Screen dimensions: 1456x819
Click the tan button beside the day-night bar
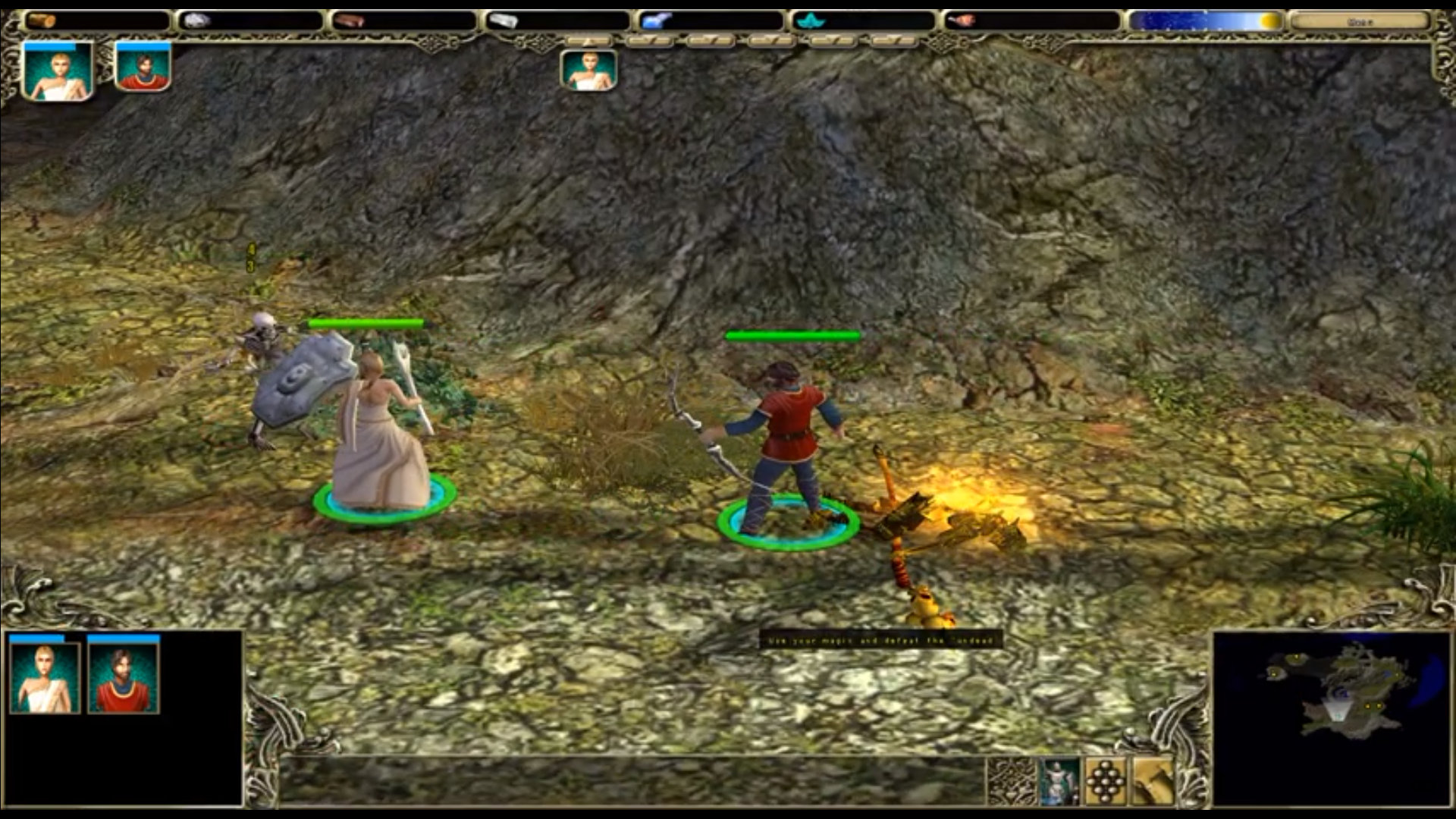pos(1359,21)
